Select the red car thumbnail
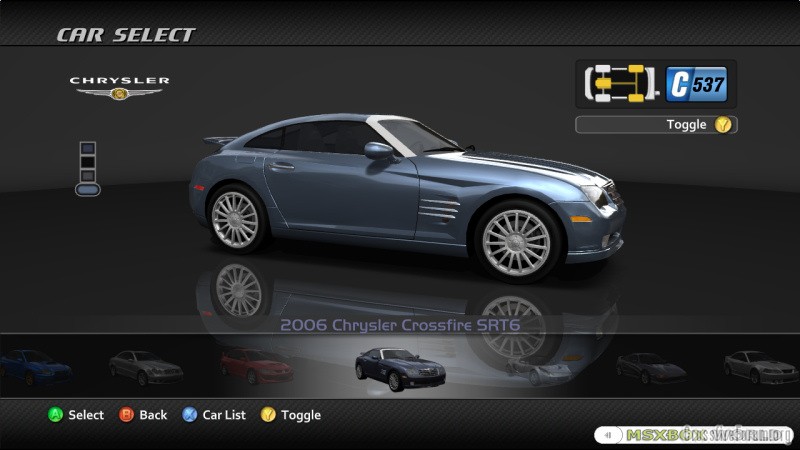 pyautogui.click(x=256, y=366)
